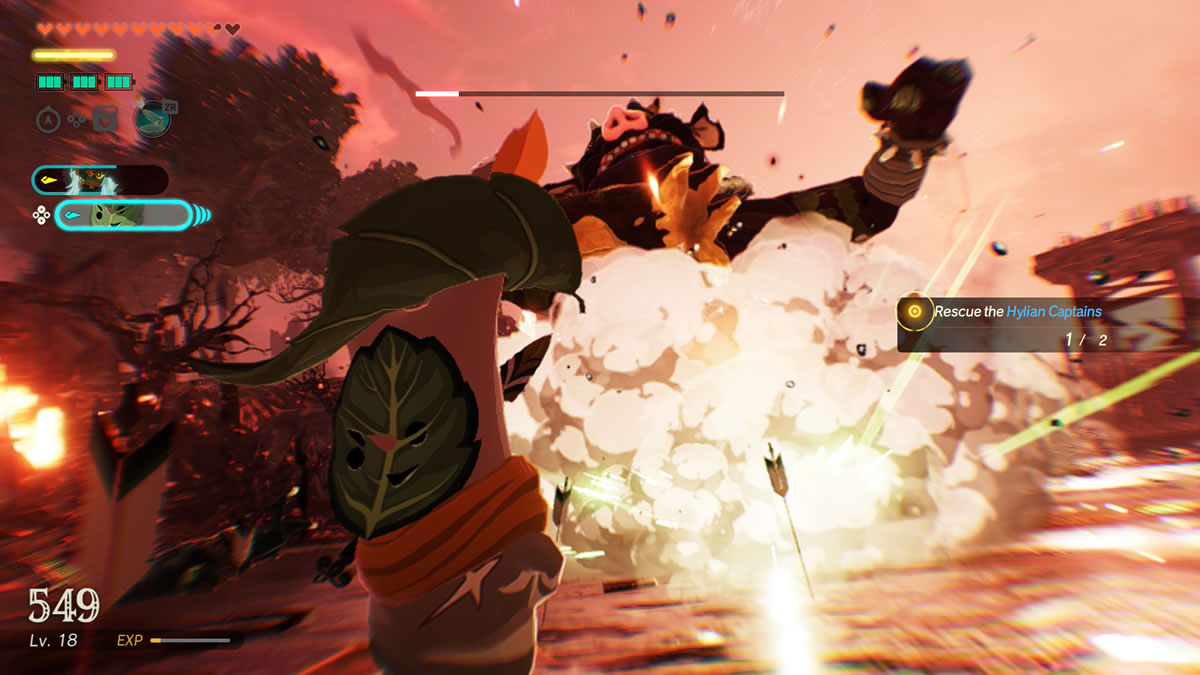Switch to the masked ally character portrait
This screenshot has width=1200, height=675.
pyautogui.click(x=99, y=180)
